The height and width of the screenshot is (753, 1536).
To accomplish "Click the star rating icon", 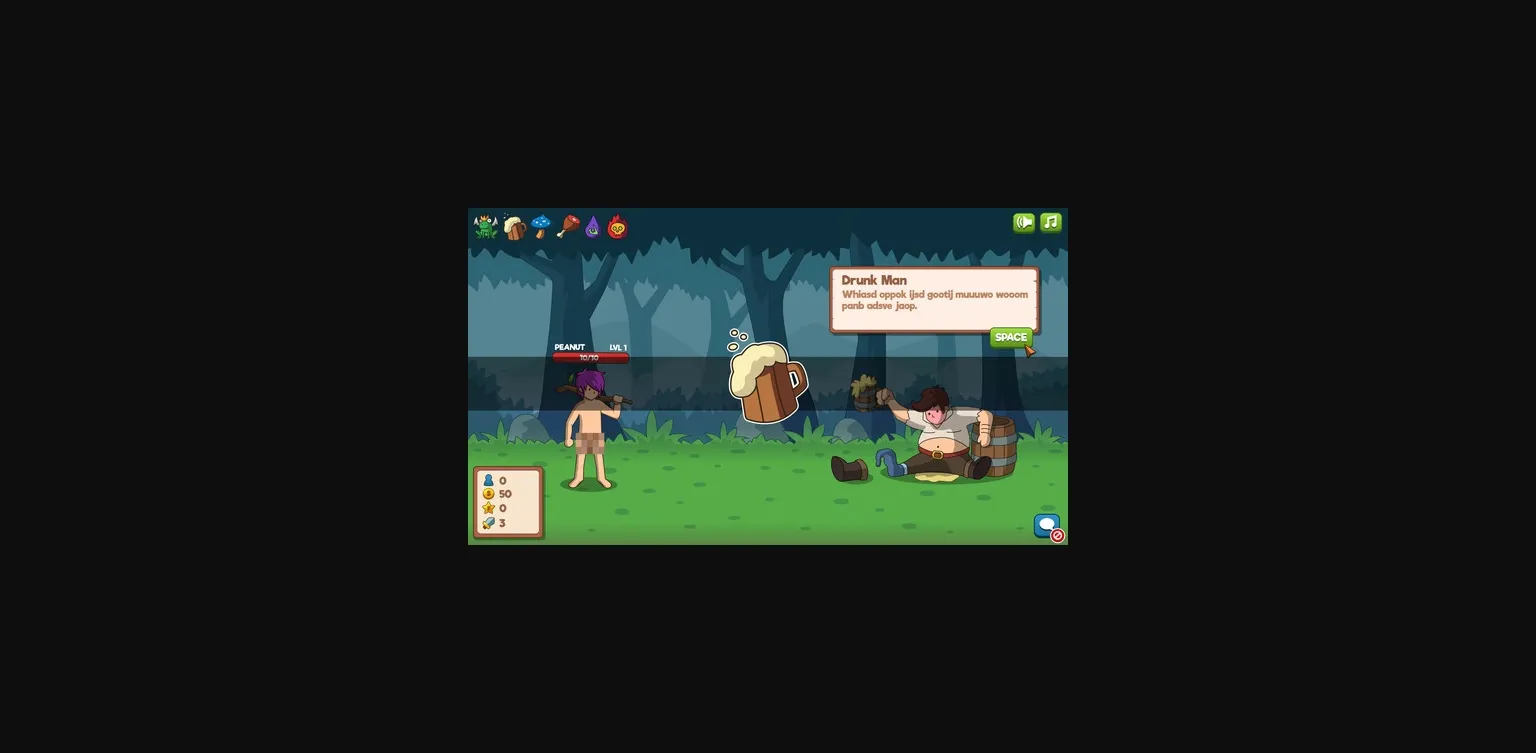I will point(487,508).
